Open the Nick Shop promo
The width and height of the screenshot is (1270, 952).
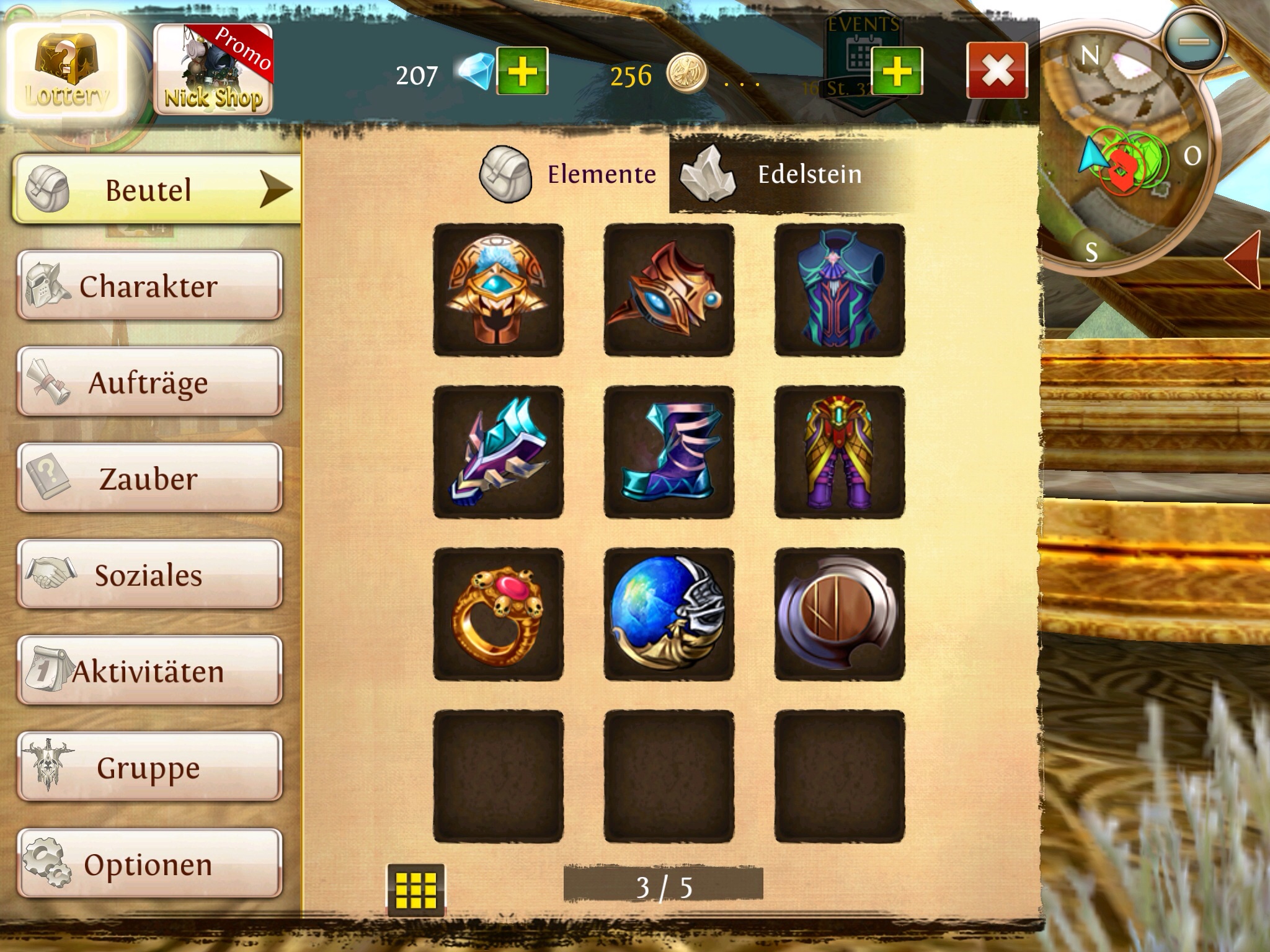(213, 70)
